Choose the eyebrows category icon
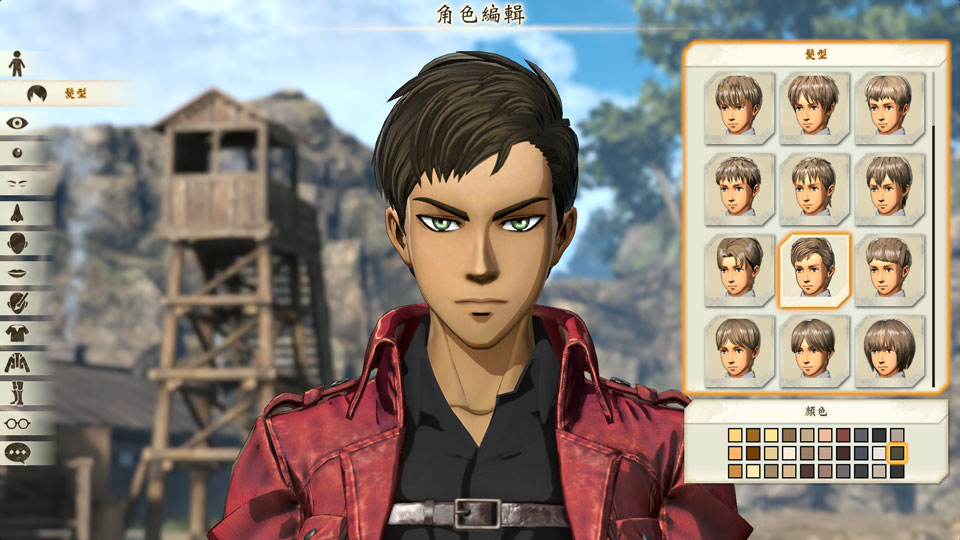960x540 pixels. (x=17, y=183)
